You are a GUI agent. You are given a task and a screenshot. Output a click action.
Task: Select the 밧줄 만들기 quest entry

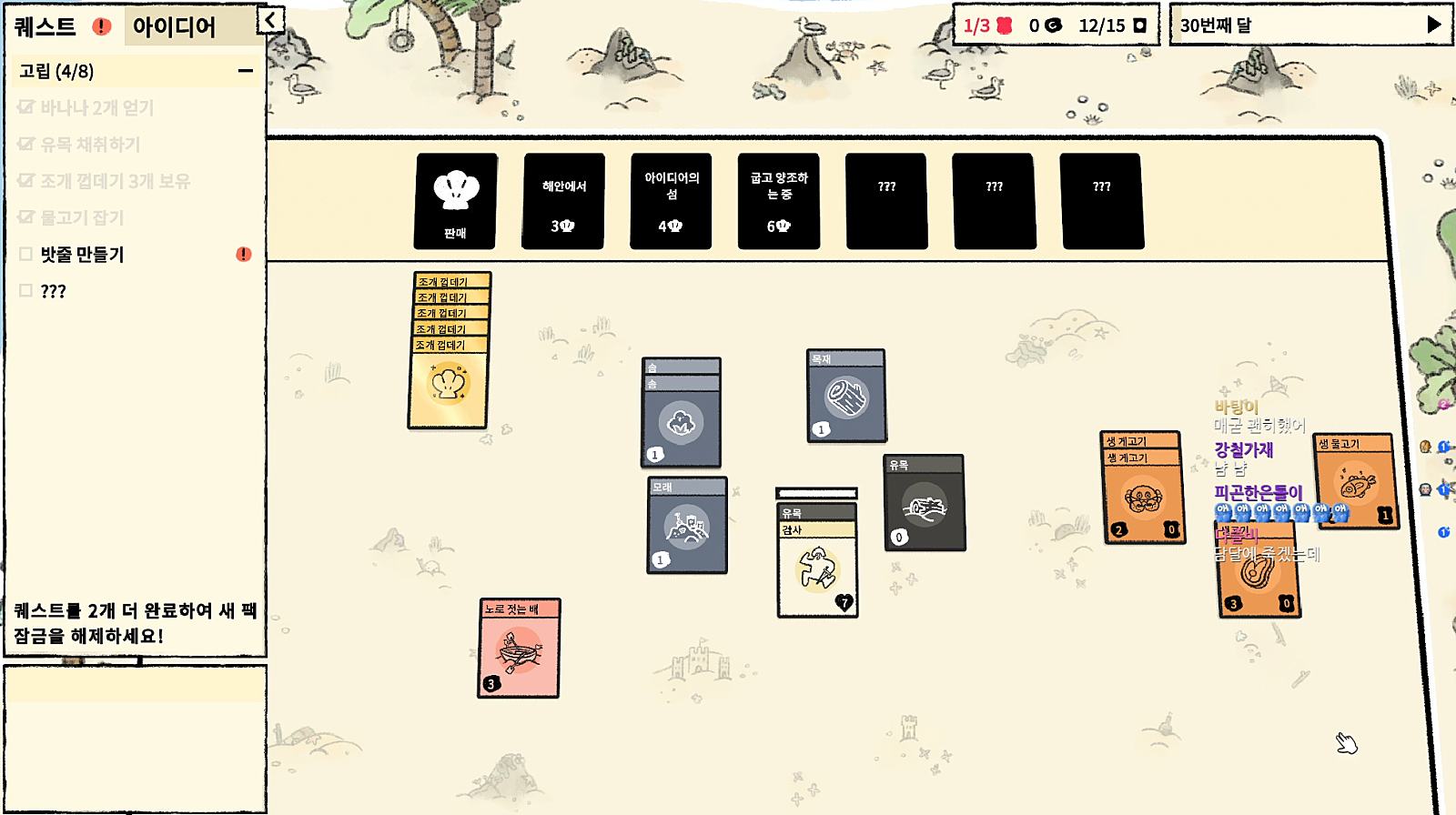tap(82, 255)
